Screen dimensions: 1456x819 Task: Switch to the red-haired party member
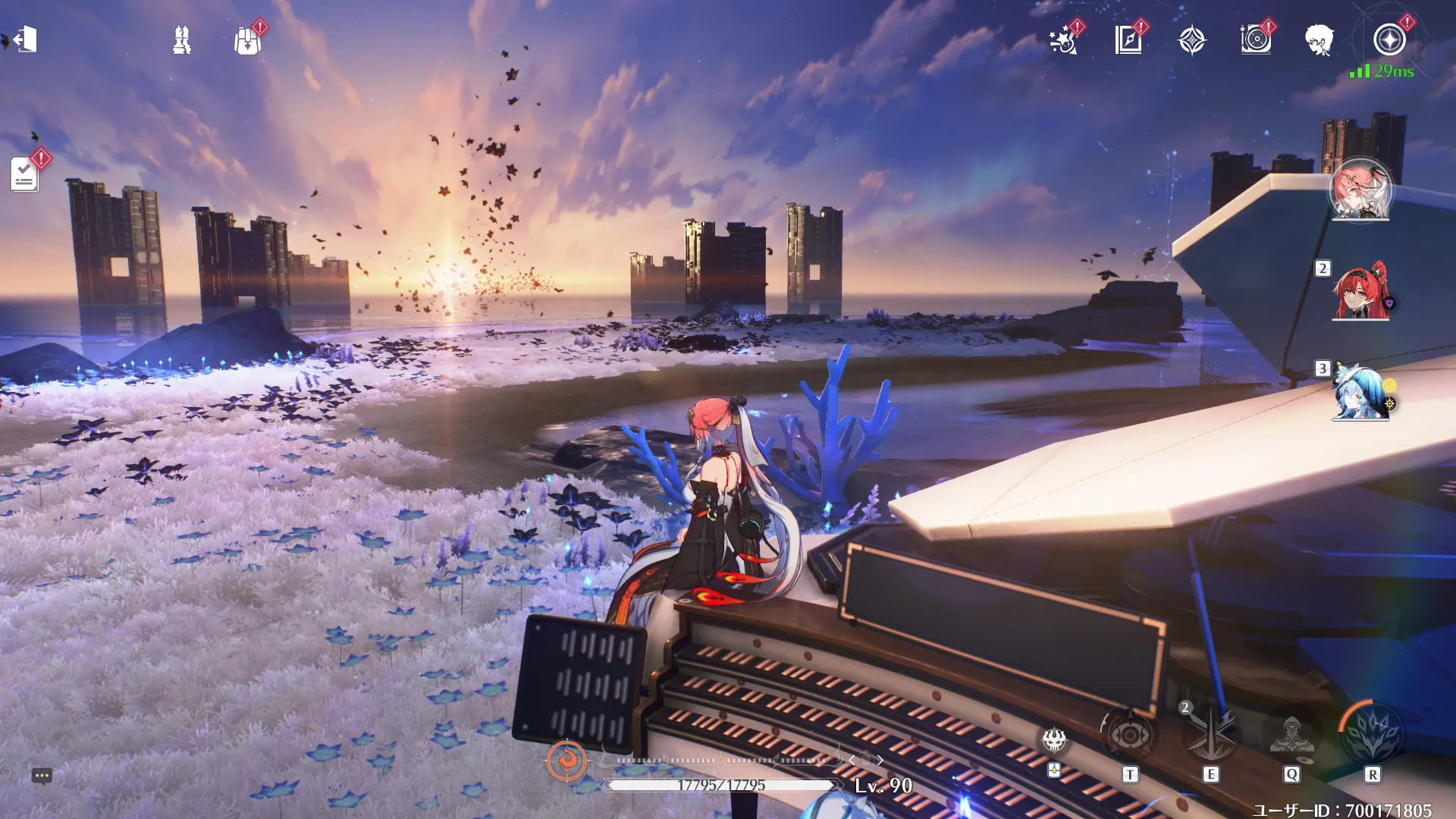point(1360,292)
